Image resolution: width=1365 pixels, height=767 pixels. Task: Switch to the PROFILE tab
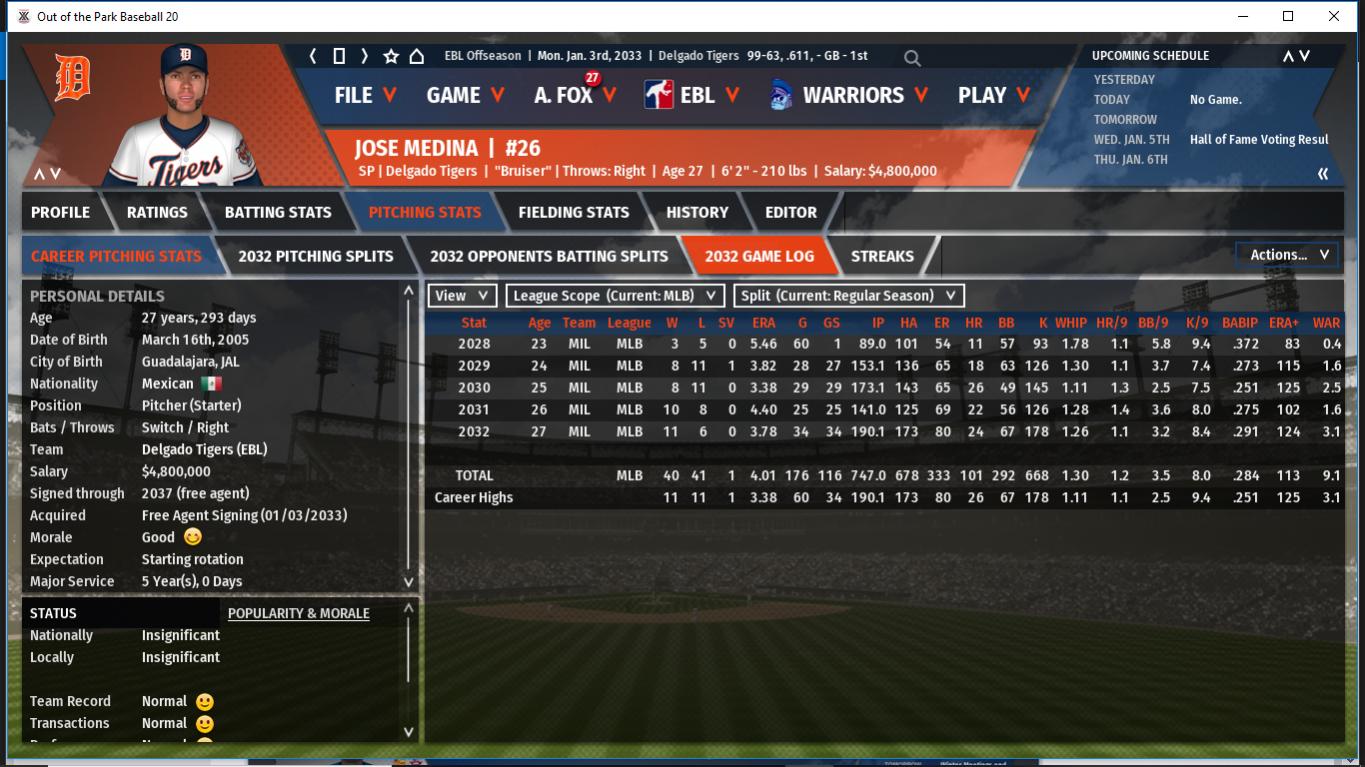pos(60,212)
